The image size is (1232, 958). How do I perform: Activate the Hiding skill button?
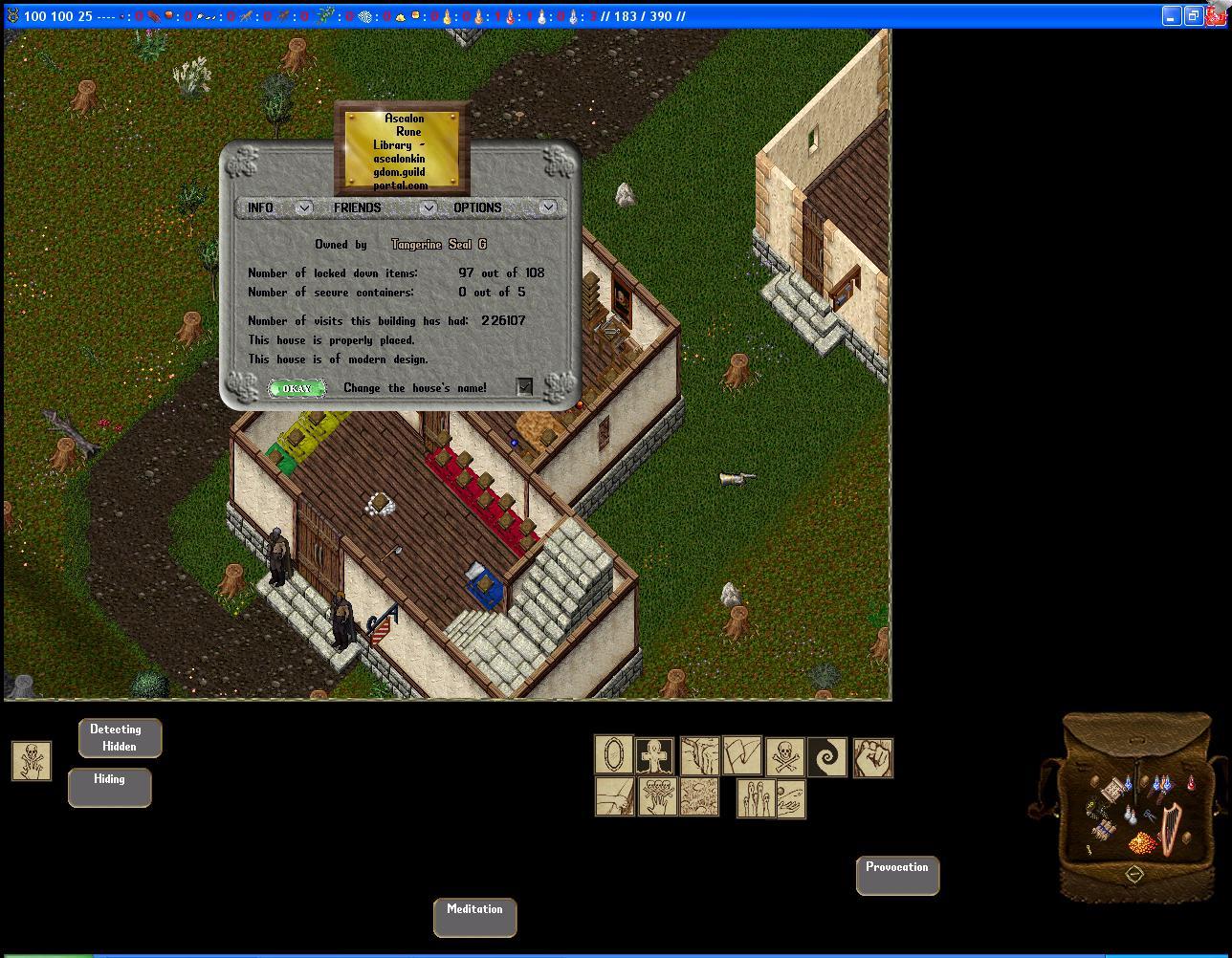[x=109, y=788]
